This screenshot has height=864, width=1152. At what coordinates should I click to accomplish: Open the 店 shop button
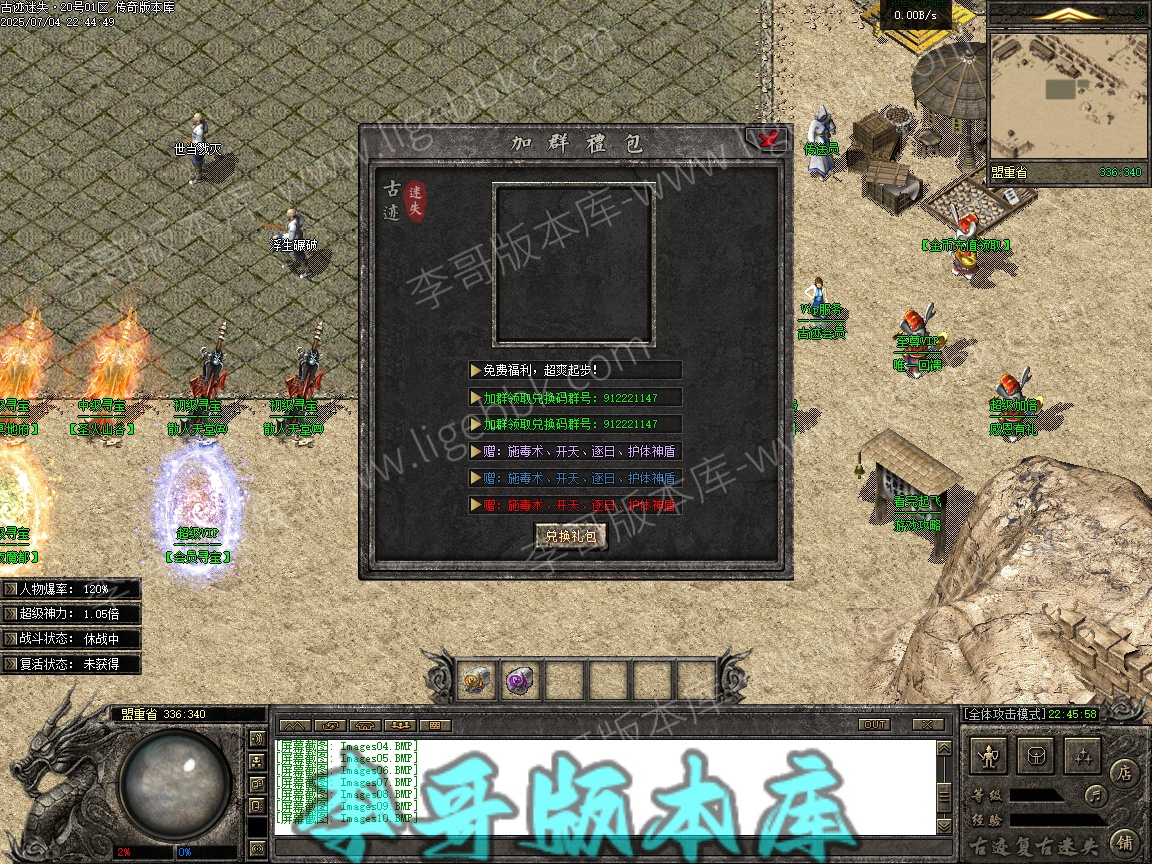coord(1123,773)
